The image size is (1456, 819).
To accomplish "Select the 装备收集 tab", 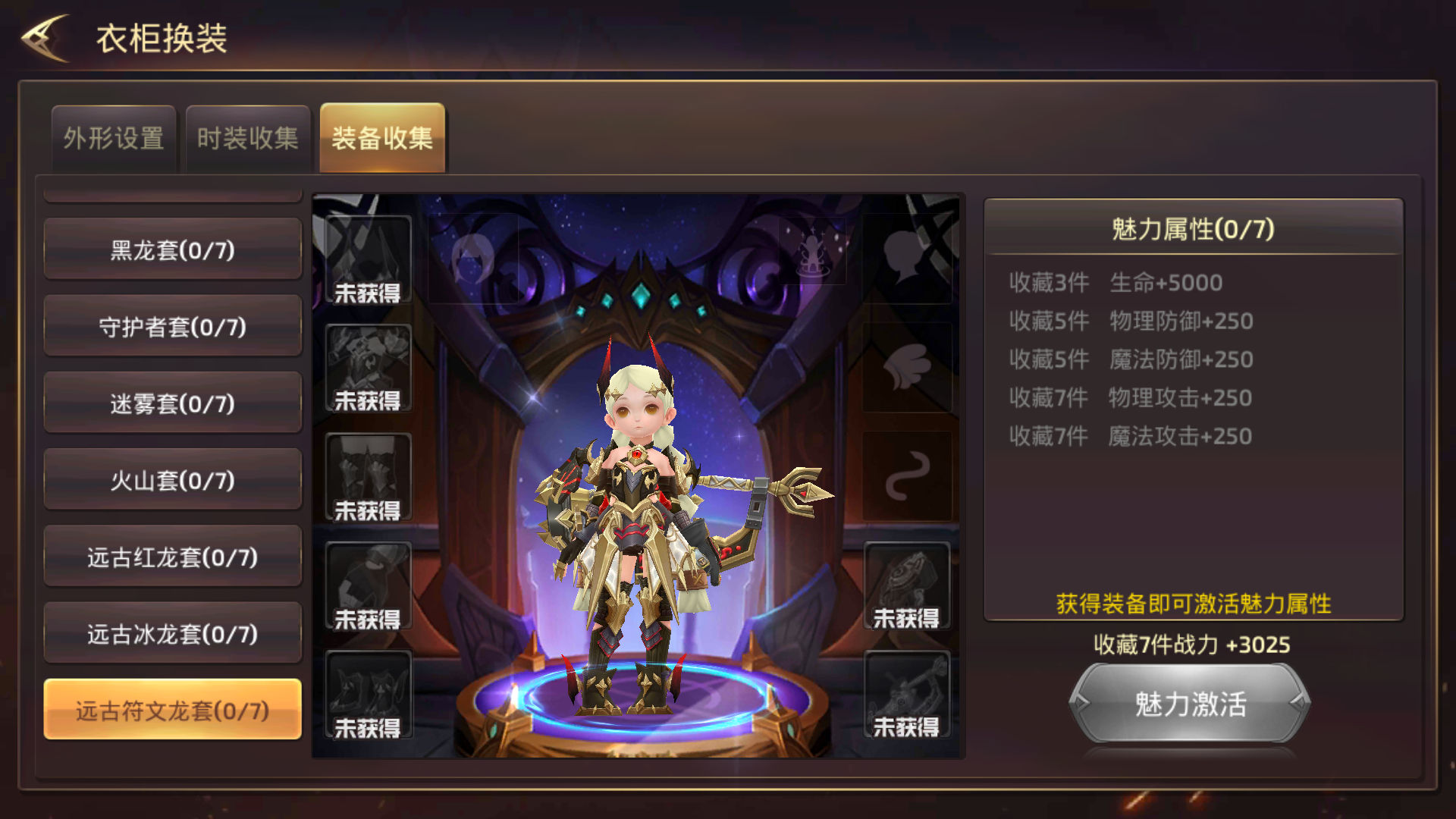I will (382, 139).
